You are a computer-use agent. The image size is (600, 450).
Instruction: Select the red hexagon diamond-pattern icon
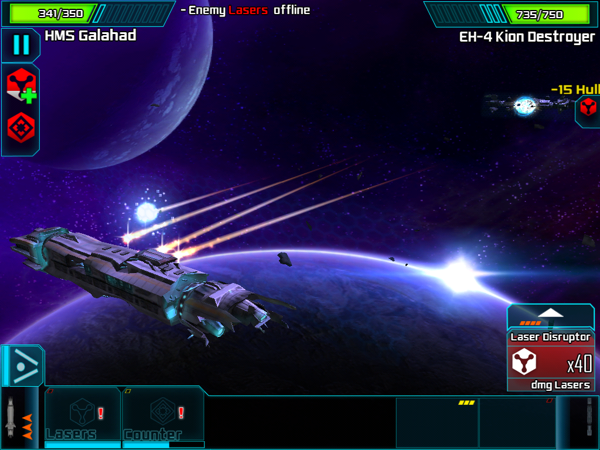point(20,128)
